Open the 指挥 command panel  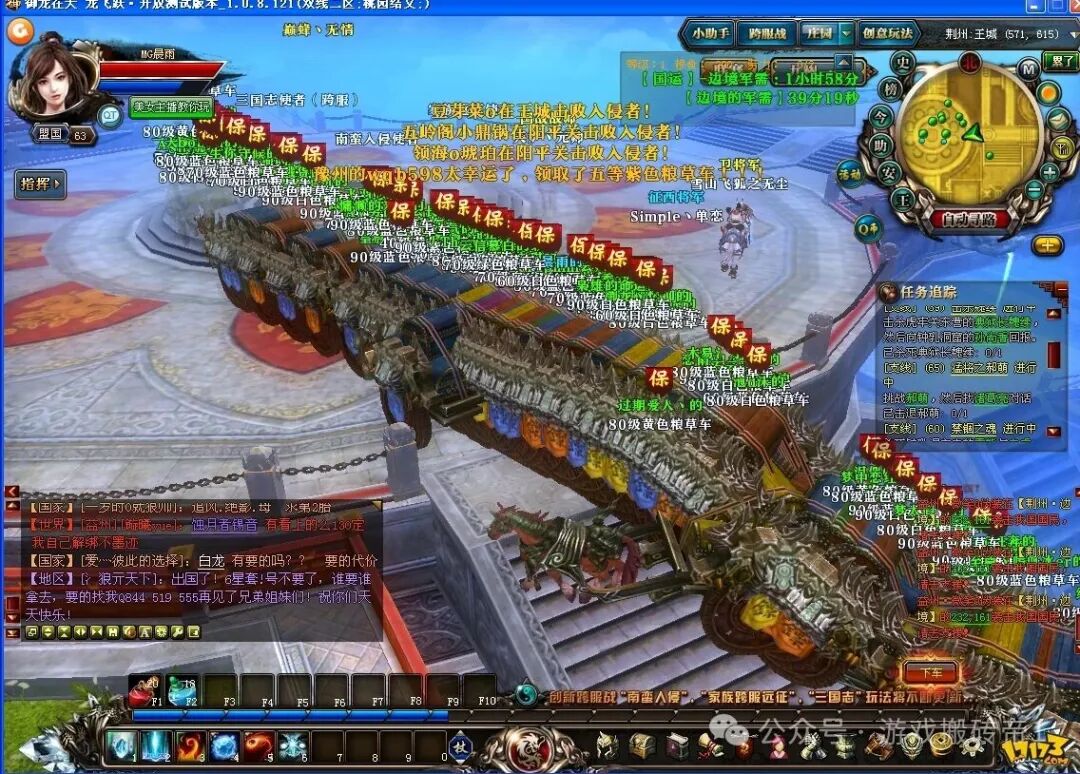40,183
